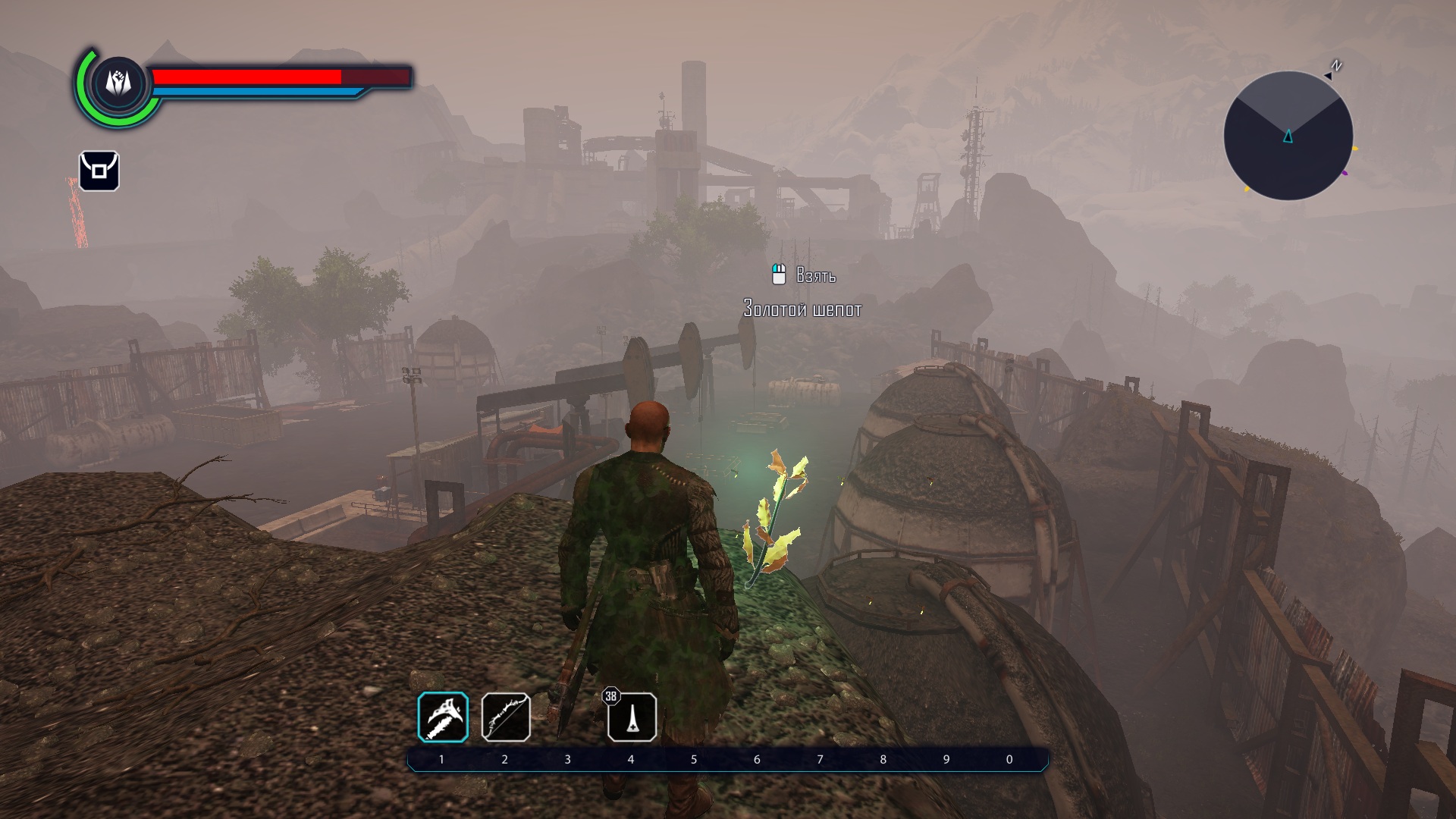Use the healing potion with count 38

point(632,717)
